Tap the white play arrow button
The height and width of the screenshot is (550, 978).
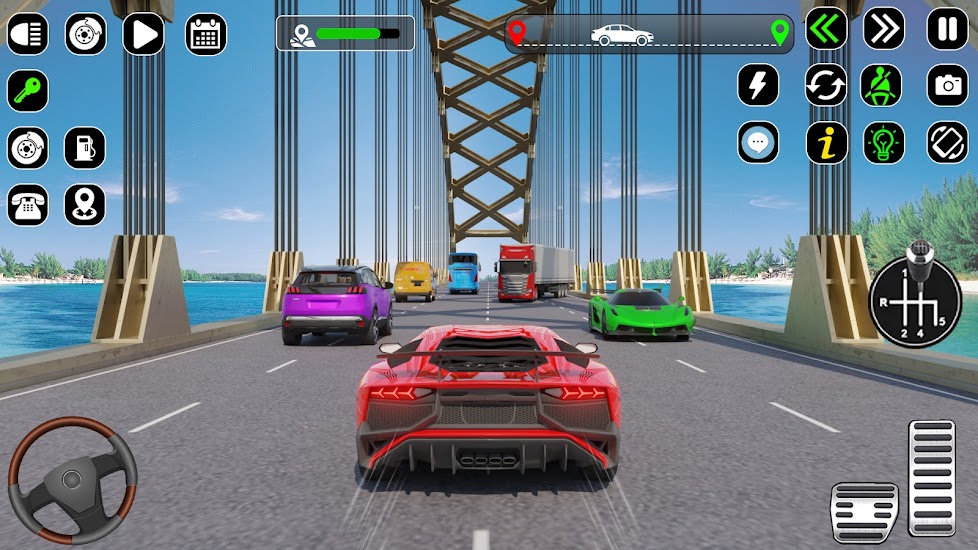pyautogui.click(x=143, y=34)
